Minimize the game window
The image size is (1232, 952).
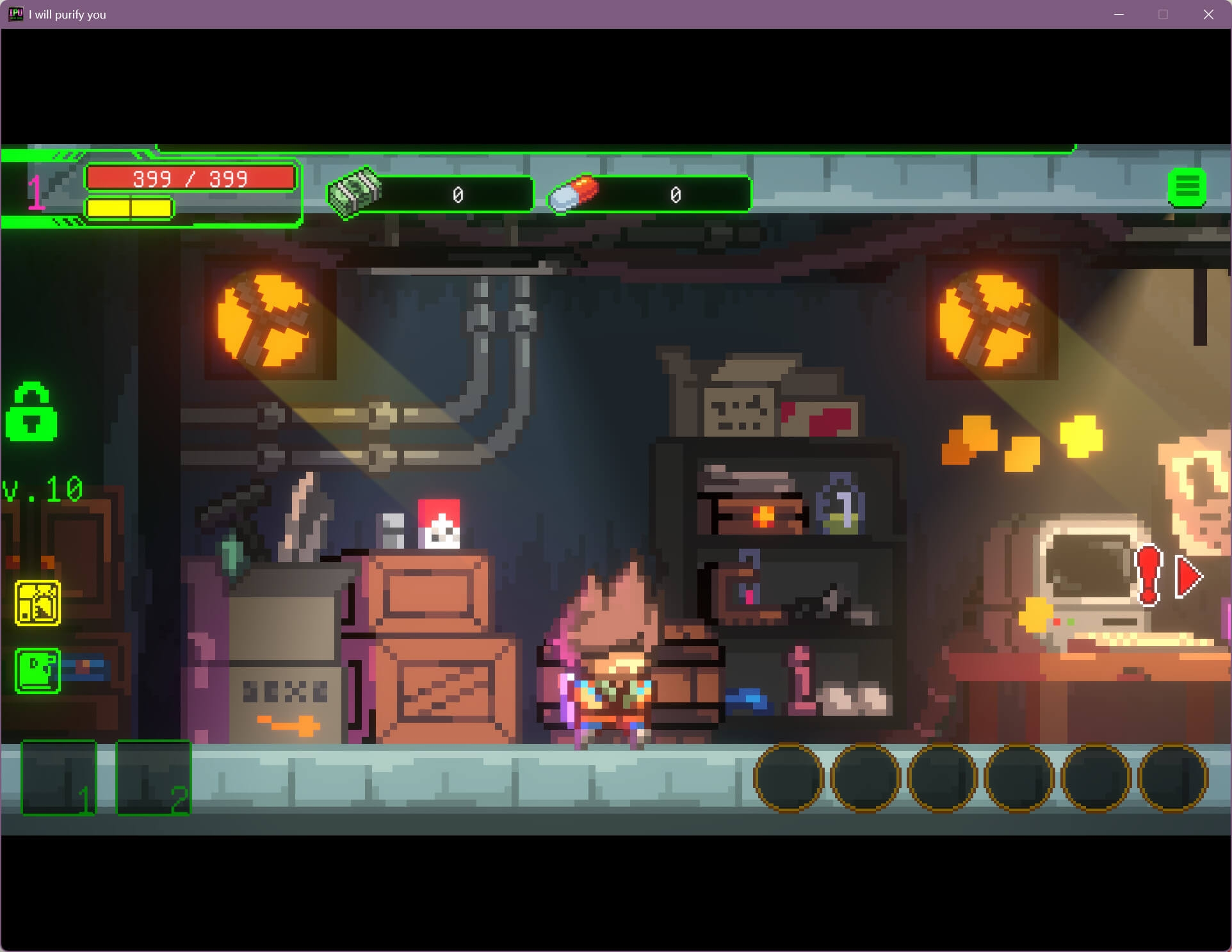pos(1119,14)
